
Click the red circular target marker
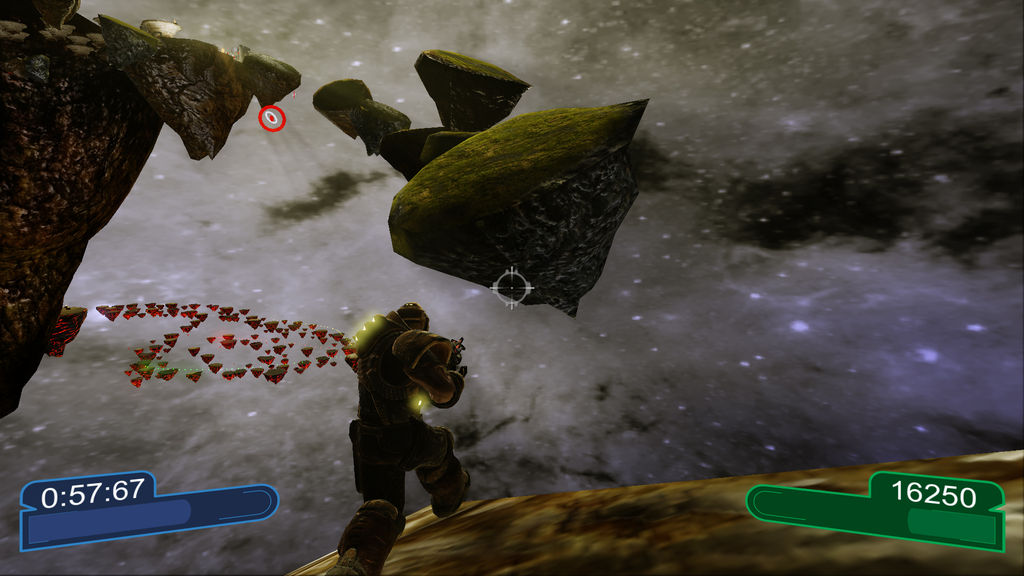click(x=272, y=119)
